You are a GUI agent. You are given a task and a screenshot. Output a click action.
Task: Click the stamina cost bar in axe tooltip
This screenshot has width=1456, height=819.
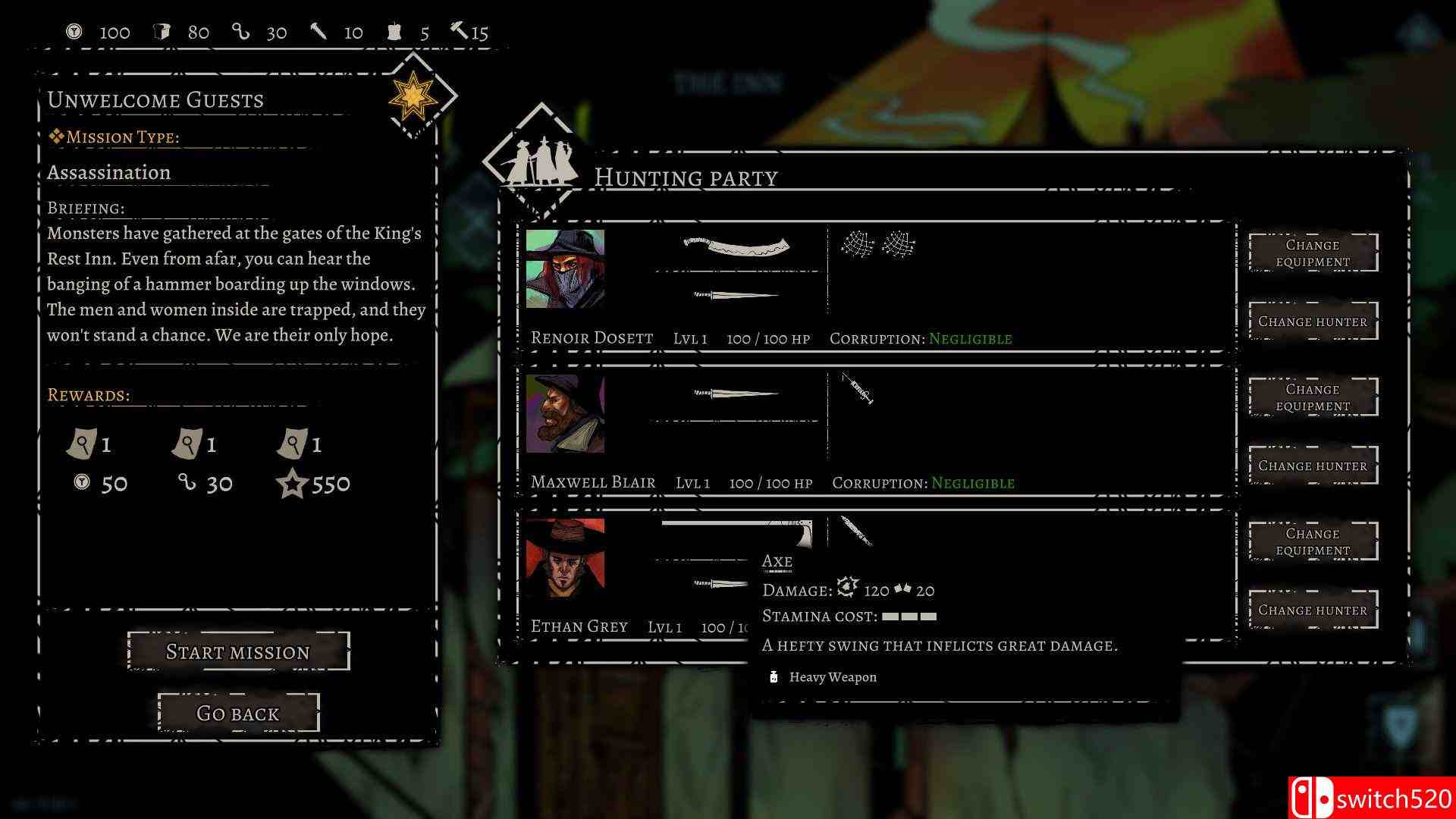pyautogui.click(x=908, y=617)
